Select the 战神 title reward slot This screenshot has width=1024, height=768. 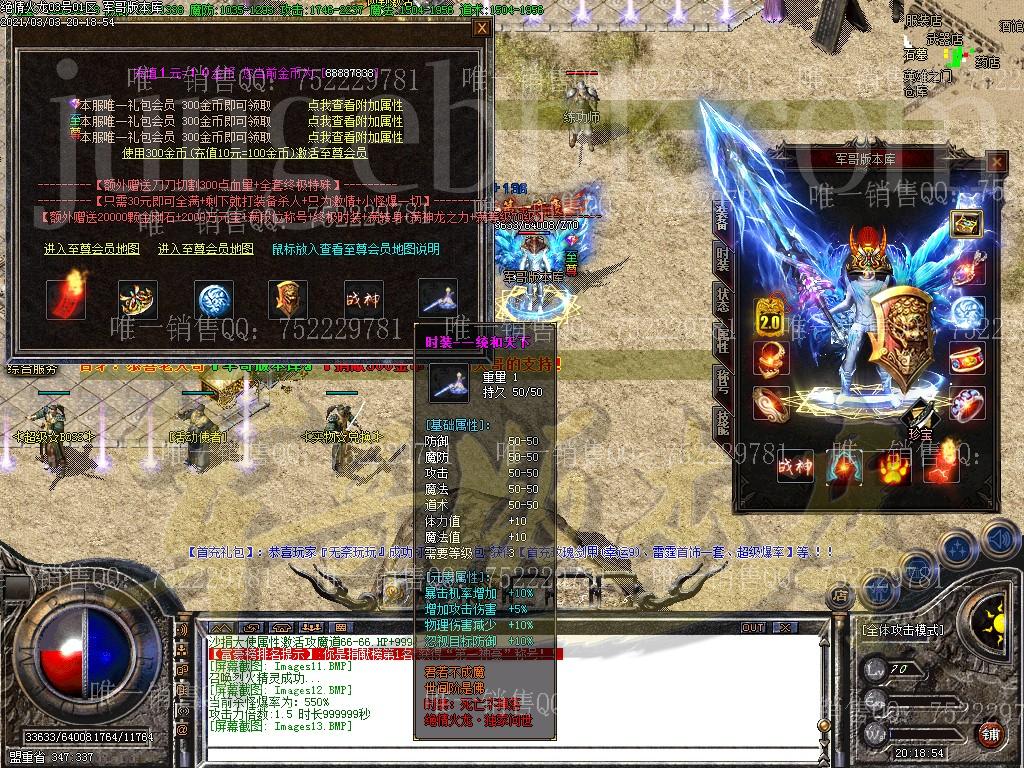(x=362, y=299)
